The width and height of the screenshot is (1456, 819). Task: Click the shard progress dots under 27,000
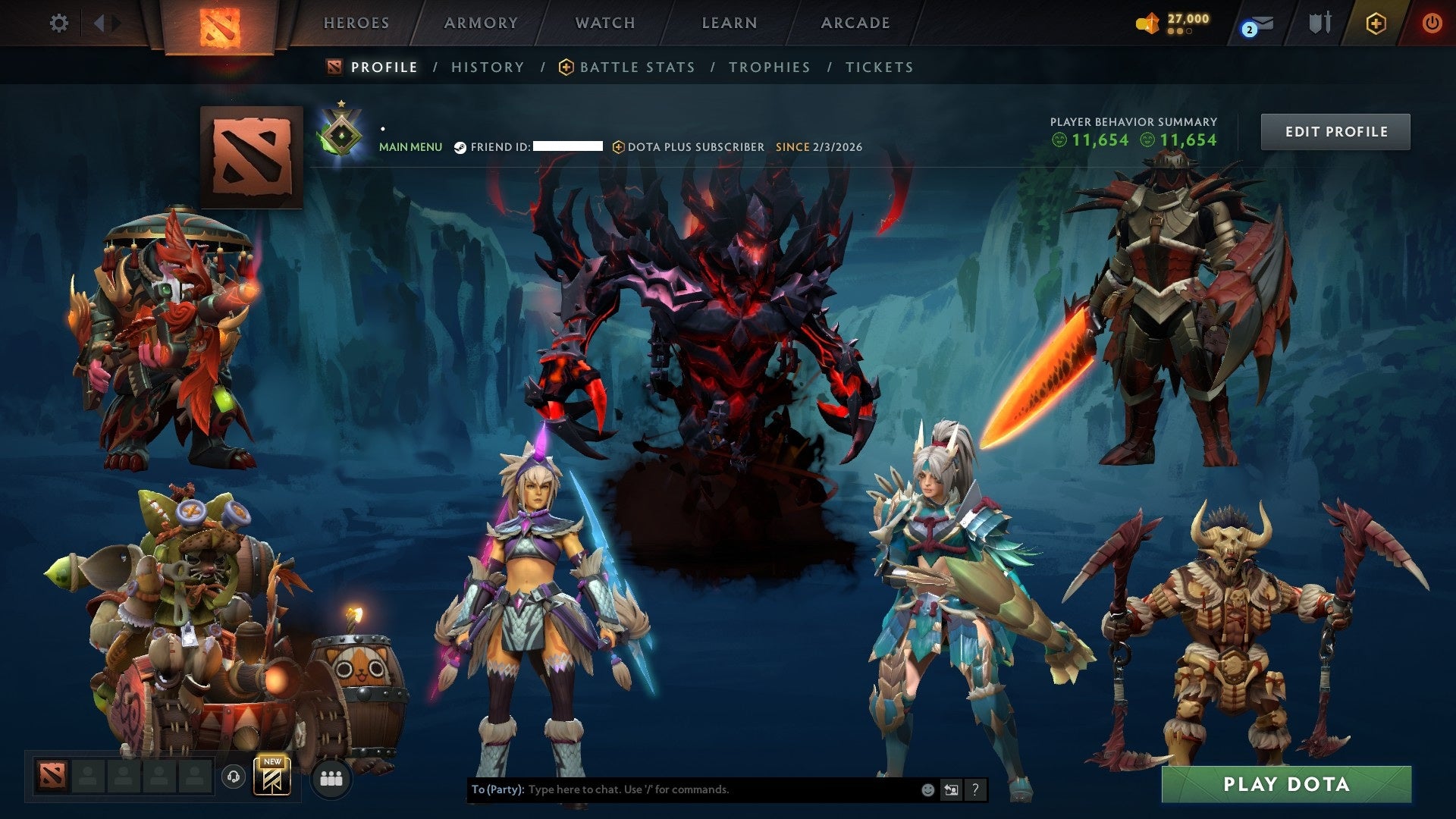click(1178, 32)
